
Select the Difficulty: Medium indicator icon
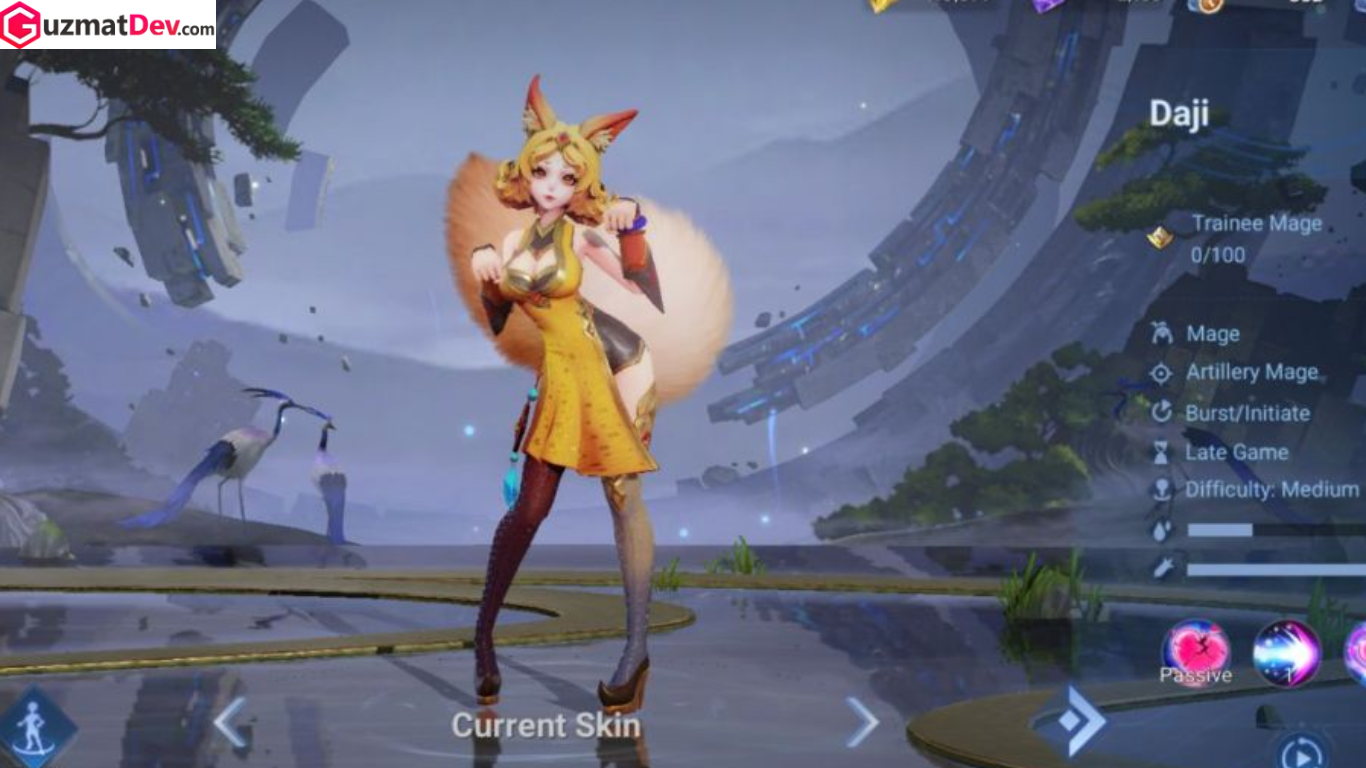1162,490
